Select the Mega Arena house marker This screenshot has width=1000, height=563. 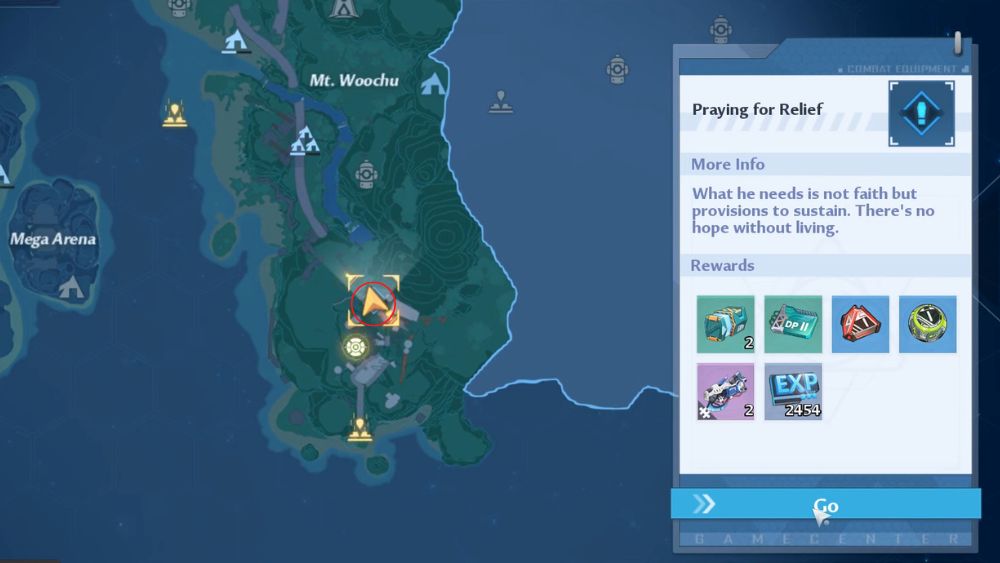pyautogui.click(x=71, y=288)
